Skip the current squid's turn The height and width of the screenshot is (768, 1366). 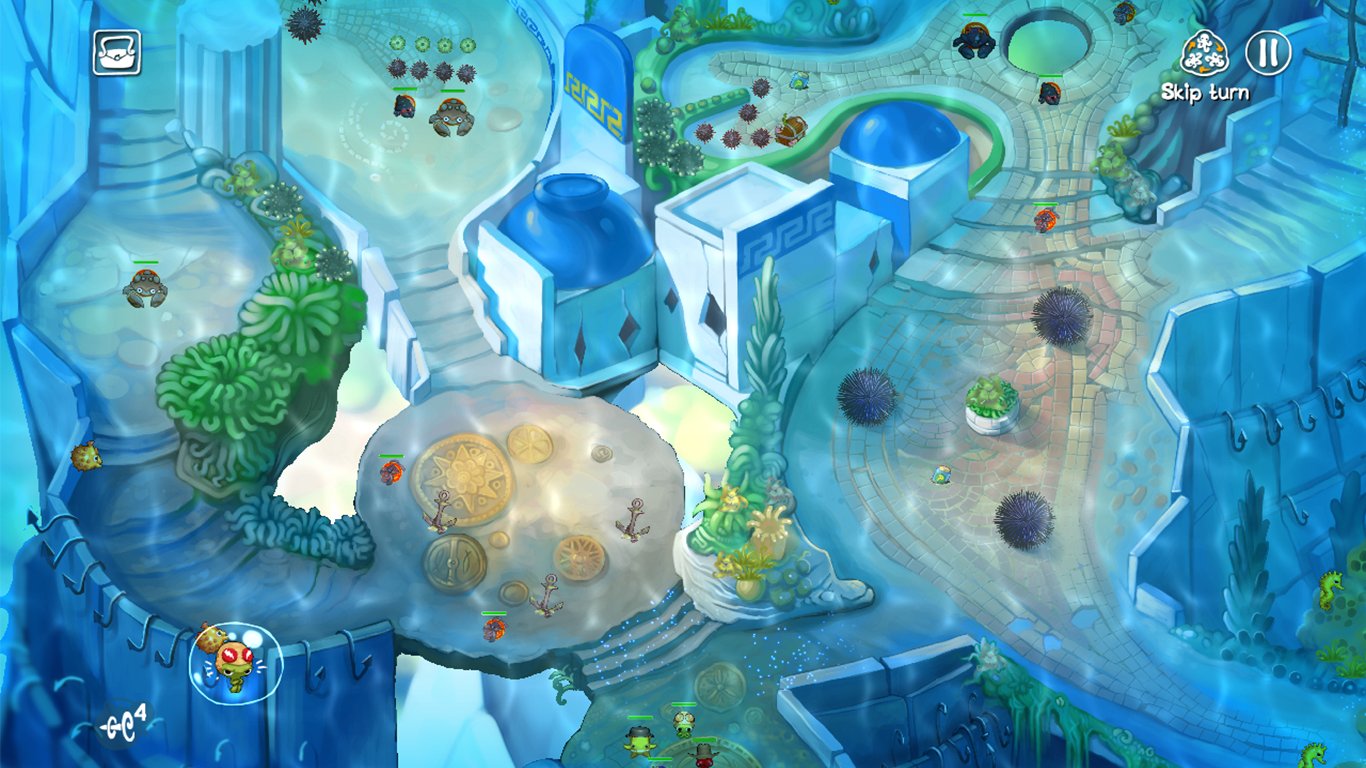1204,54
